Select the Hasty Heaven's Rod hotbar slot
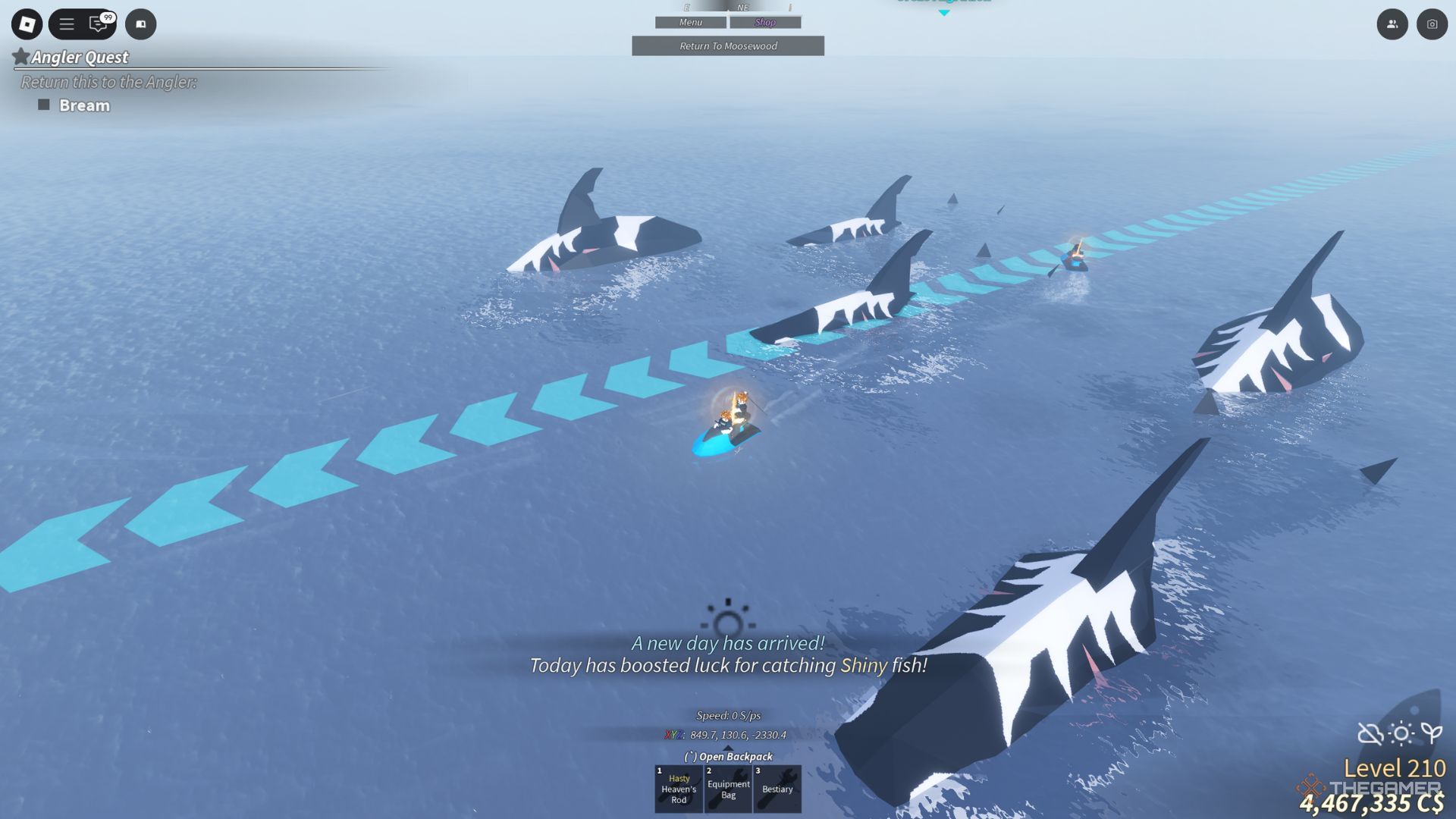The image size is (1456, 819). [678, 789]
